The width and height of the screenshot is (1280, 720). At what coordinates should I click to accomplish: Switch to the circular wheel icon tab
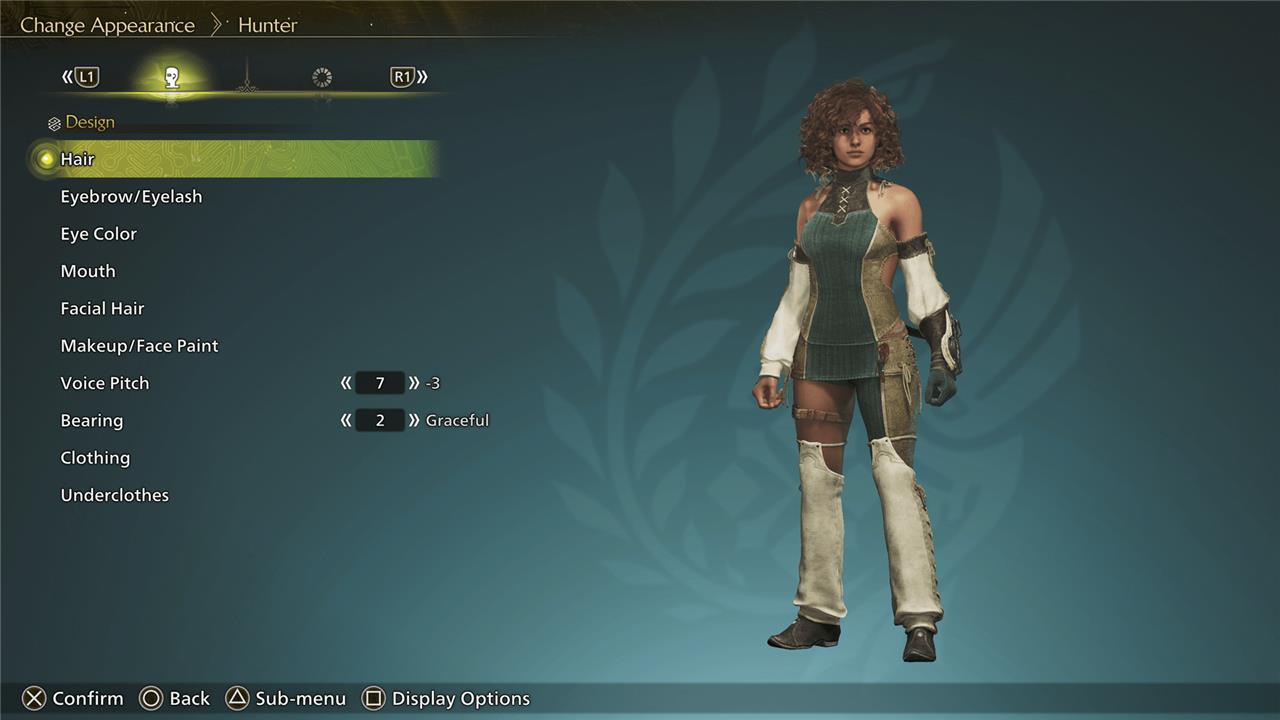(x=322, y=78)
